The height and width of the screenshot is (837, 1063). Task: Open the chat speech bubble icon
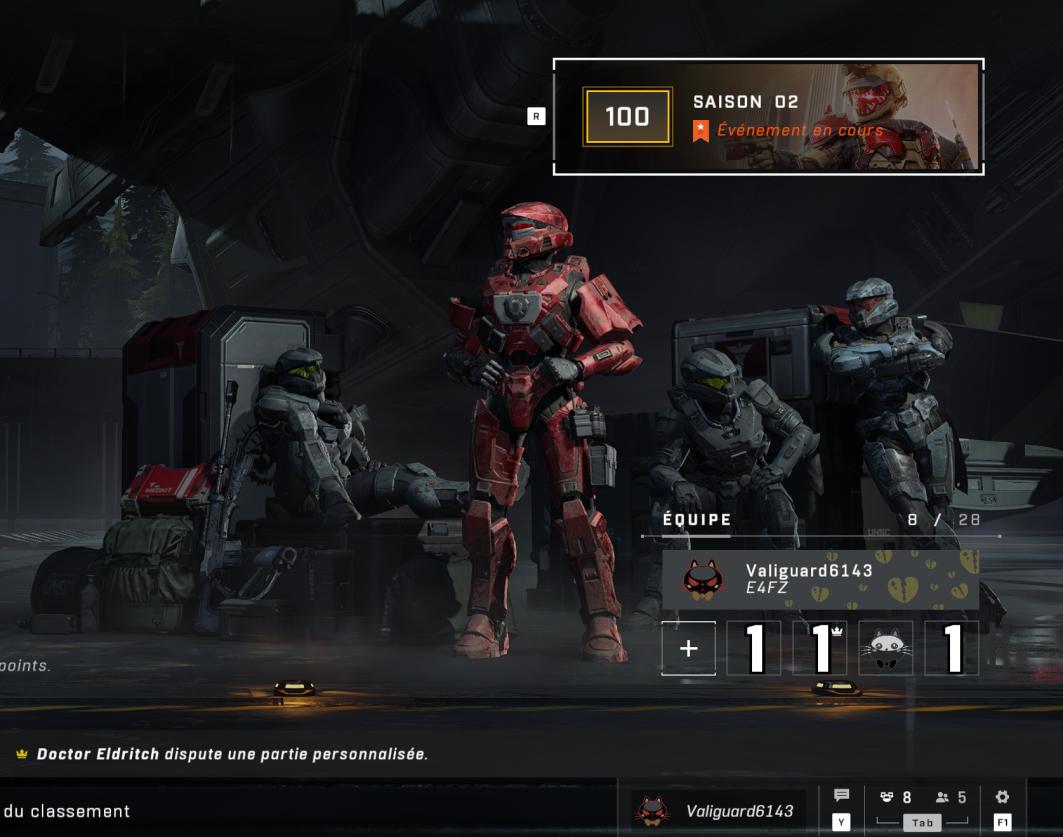[841, 796]
